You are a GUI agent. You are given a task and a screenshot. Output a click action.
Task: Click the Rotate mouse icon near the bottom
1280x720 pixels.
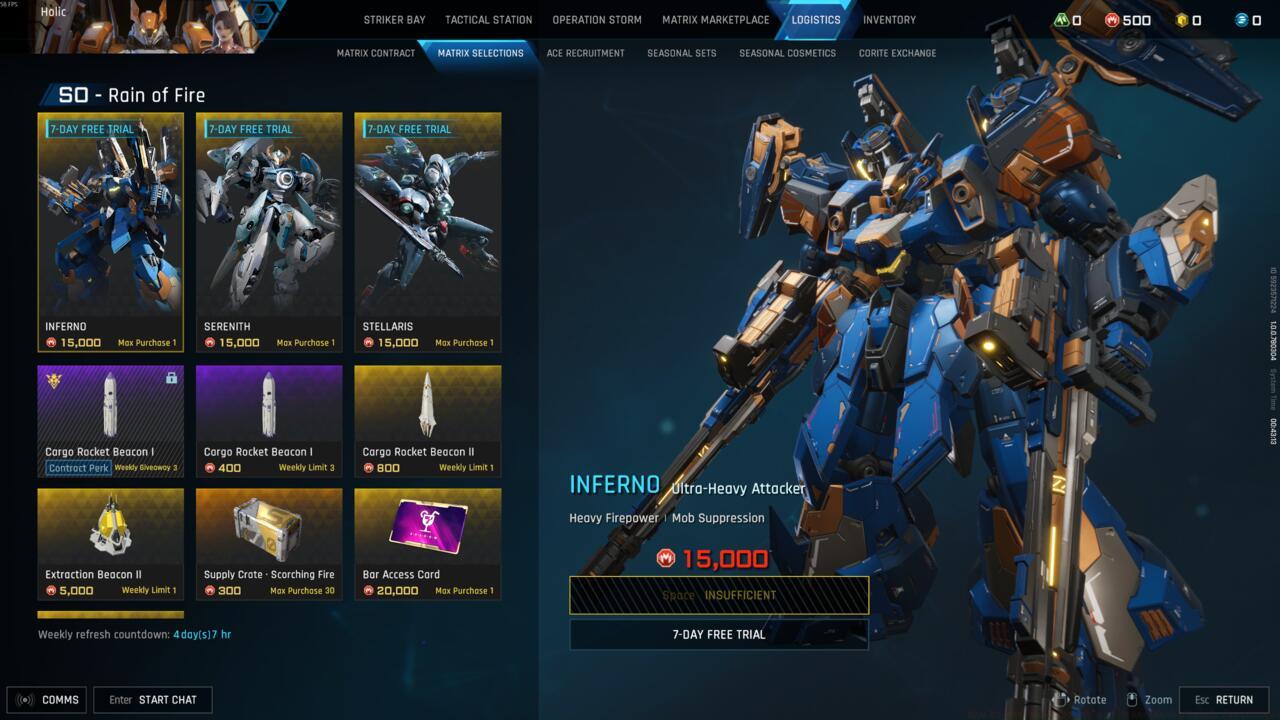(x=1063, y=699)
